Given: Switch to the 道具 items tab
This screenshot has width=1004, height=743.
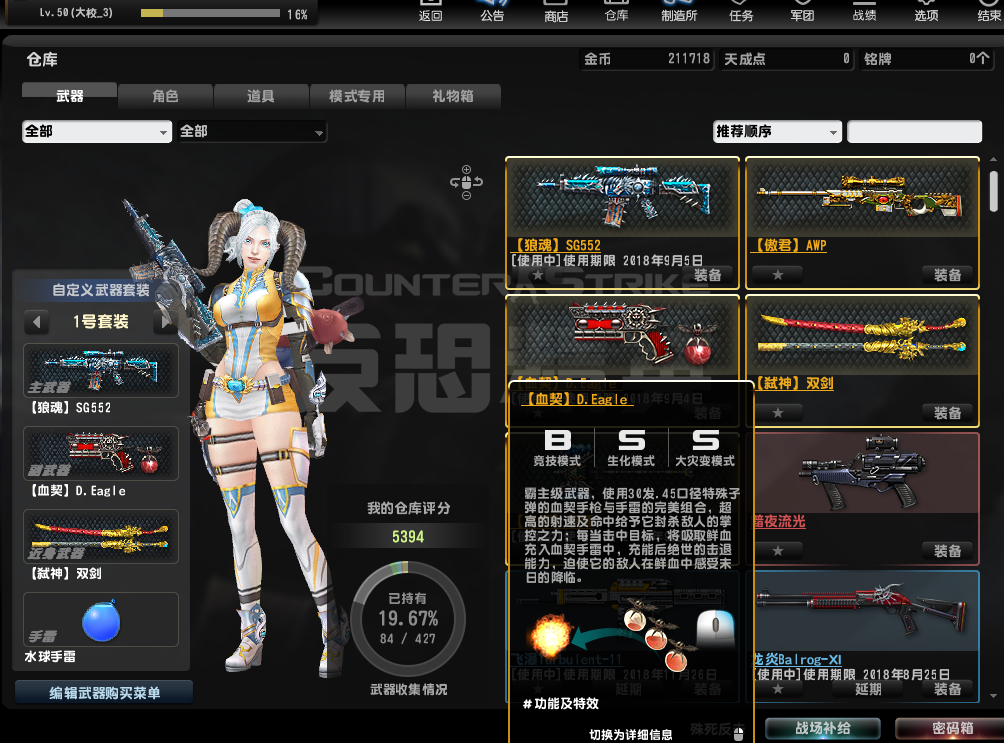Looking at the screenshot, I should tap(261, 96).
